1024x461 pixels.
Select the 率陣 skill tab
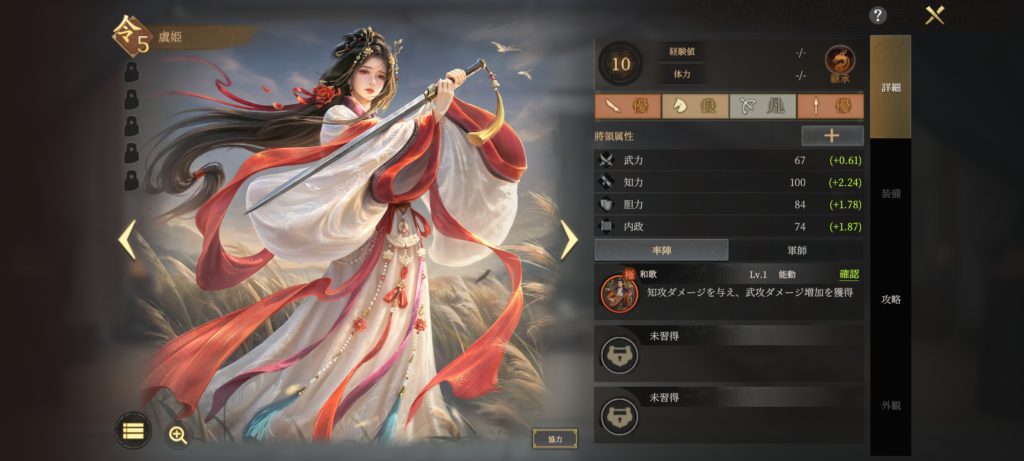click(661, 250)
